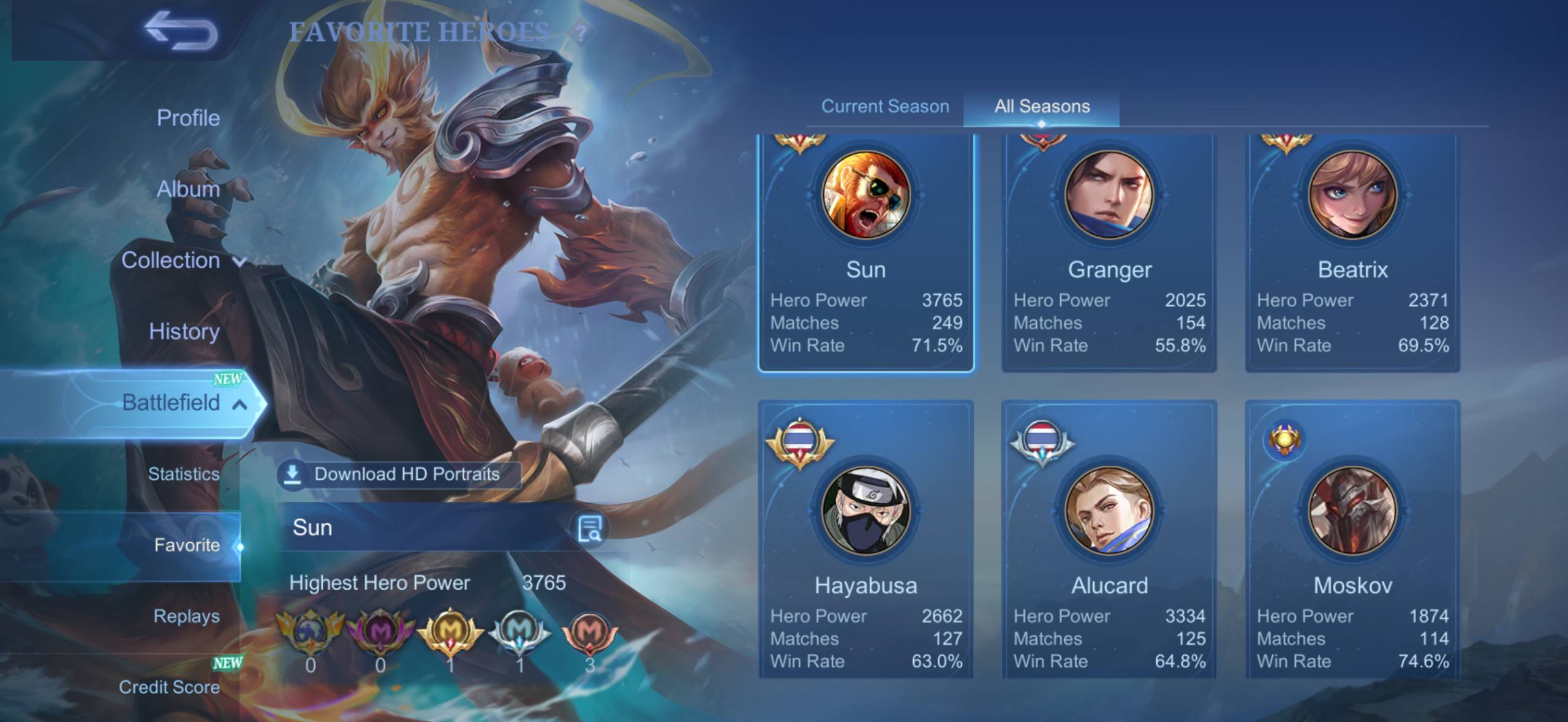Select the Favorite sub-menu entry
1568x722 pixels.
pyautogui.click(x=186, y=545)
